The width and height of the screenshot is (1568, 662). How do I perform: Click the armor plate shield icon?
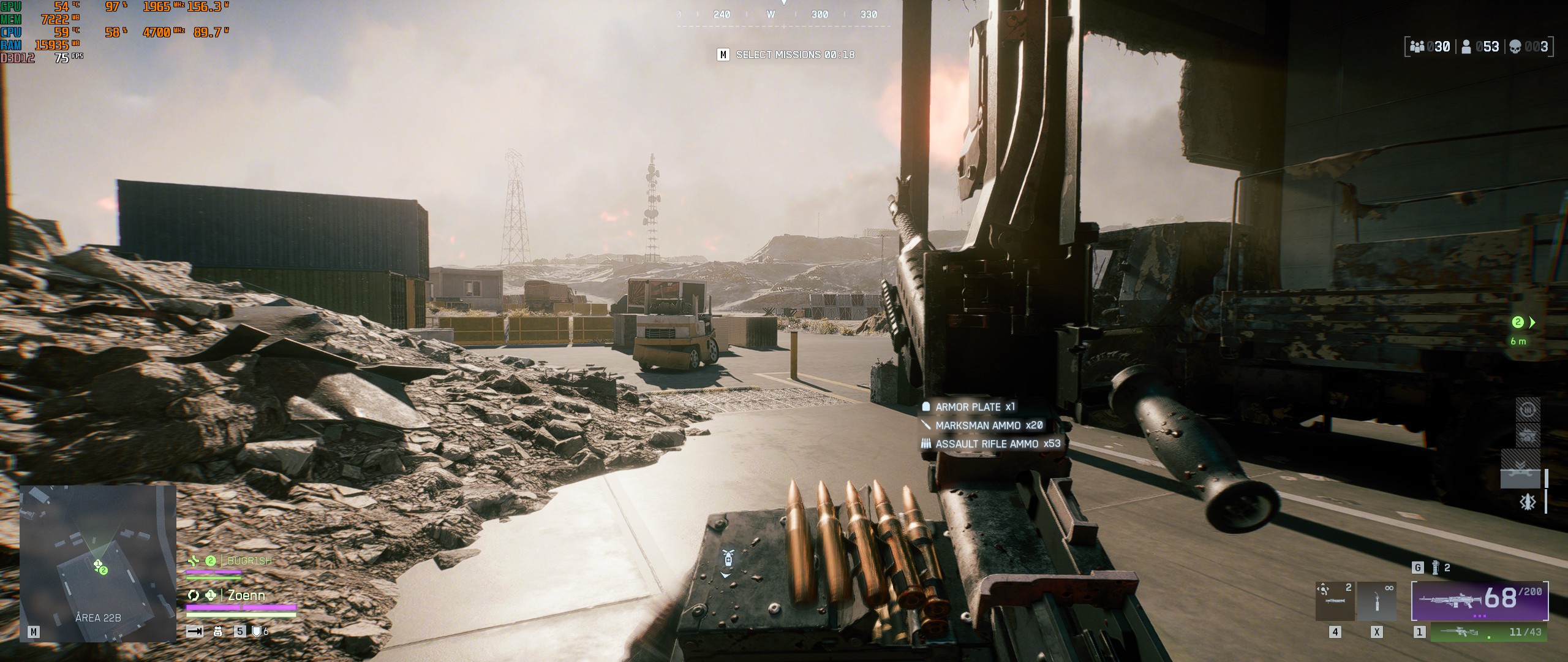pyautogui.click(x=257, y=631)
